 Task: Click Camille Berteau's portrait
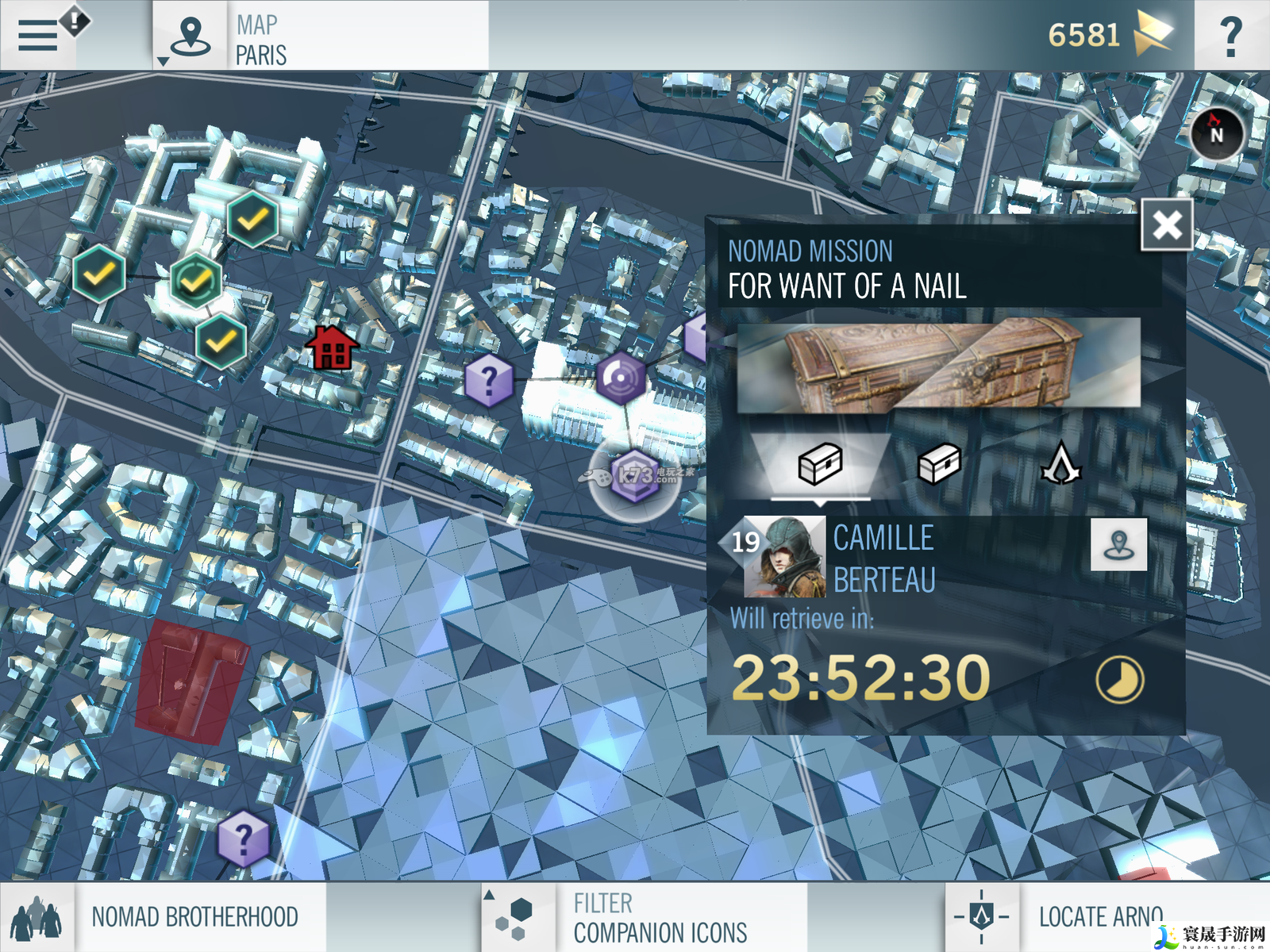click(784, 556)
